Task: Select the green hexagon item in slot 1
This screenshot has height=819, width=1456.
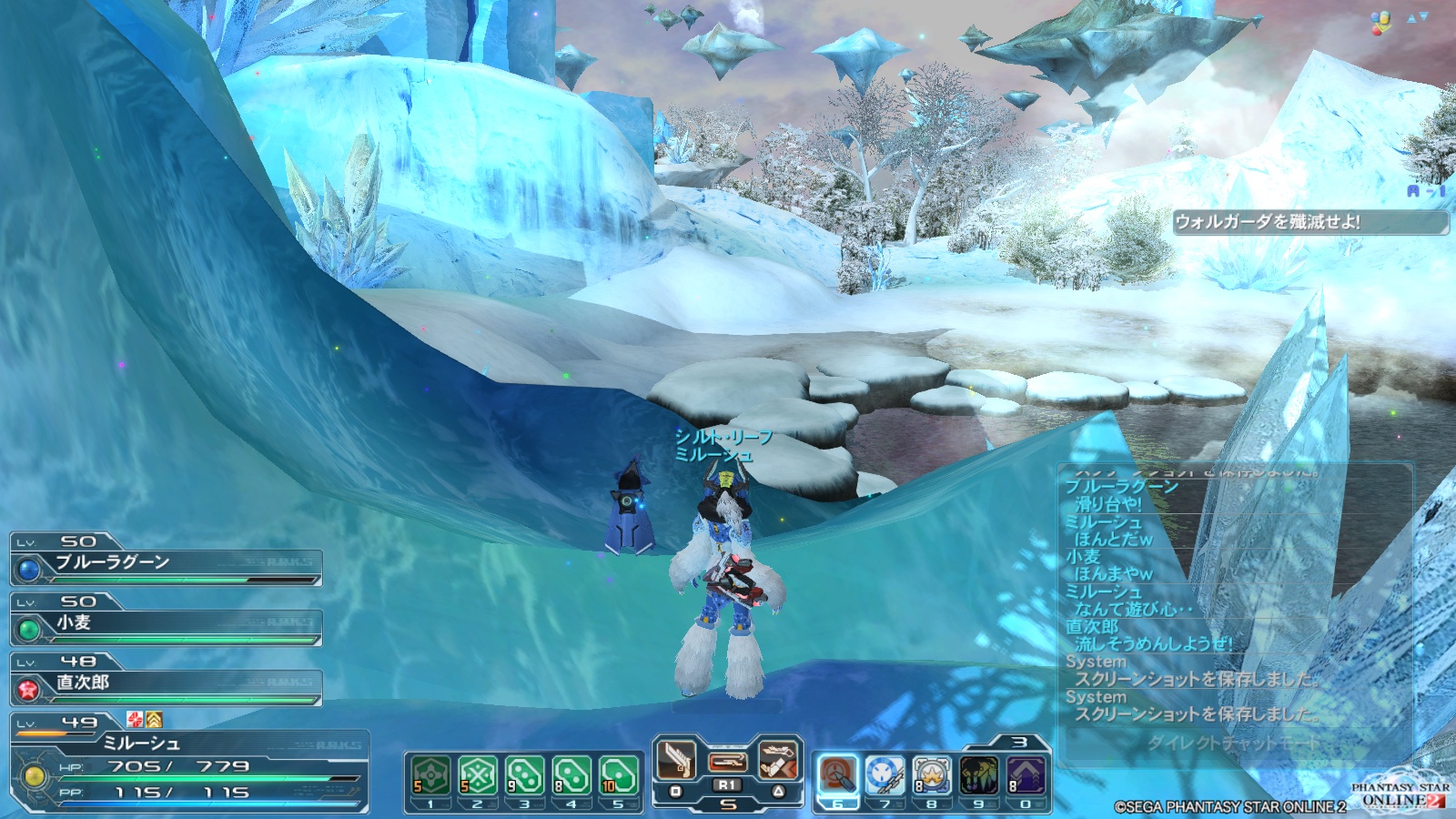Action: point(430,775)
